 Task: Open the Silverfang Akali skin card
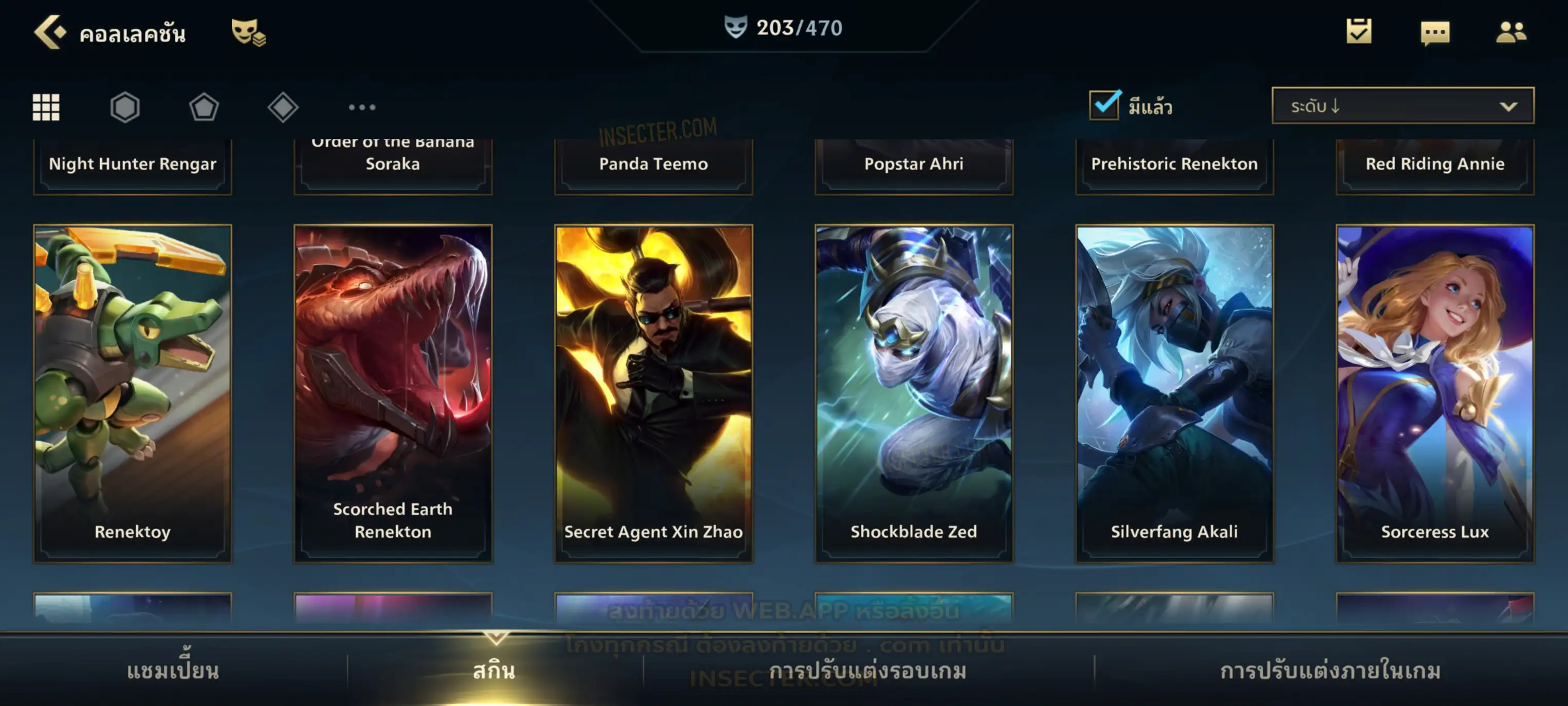pyautogui.click(x=1174, y=393)
